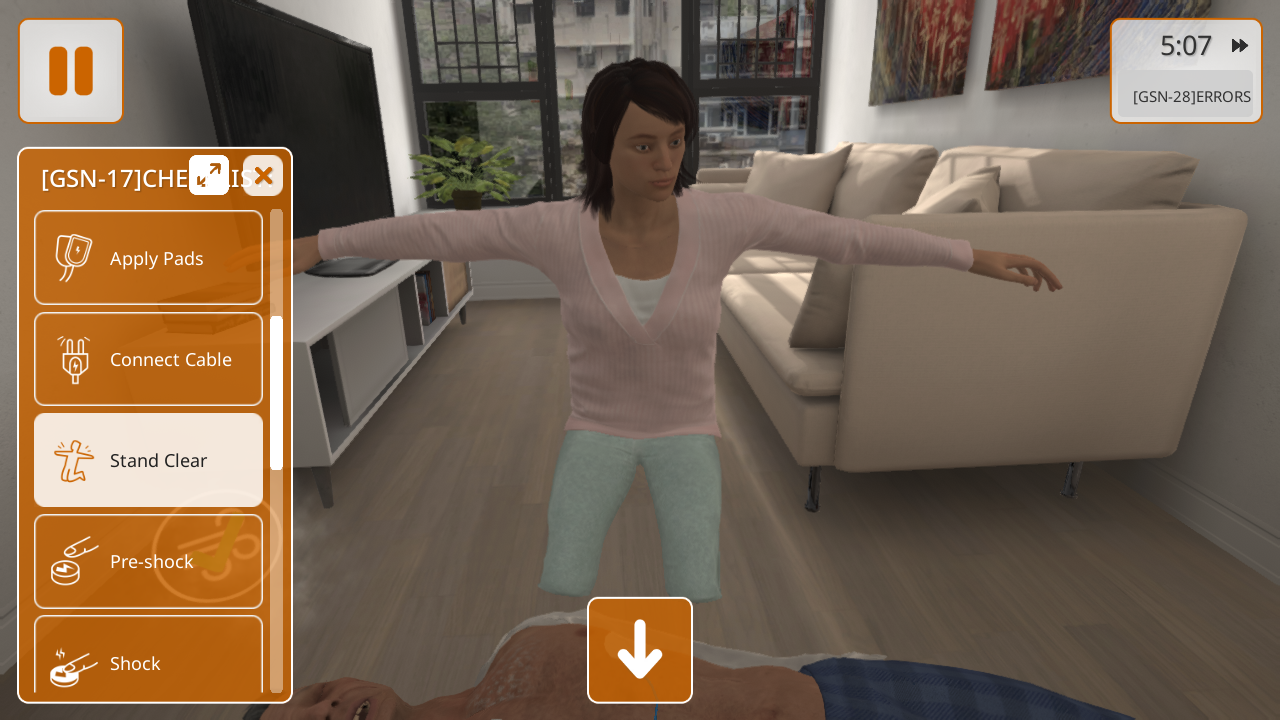Close the checklist panel
Screen dimensions: 1280x720
click(x=263, y=175)
